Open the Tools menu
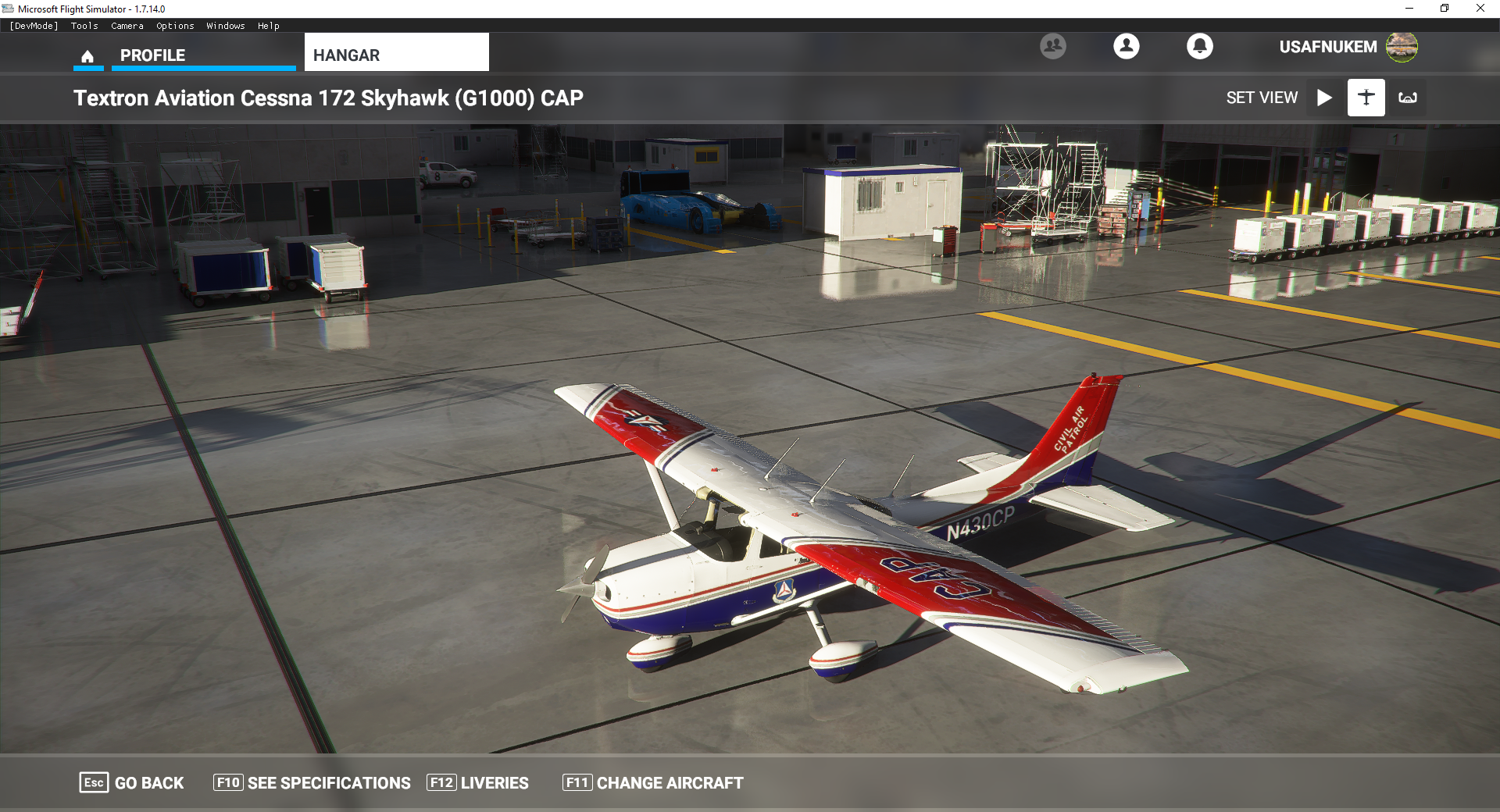1500x812 pixels. [x=84, y=26]
